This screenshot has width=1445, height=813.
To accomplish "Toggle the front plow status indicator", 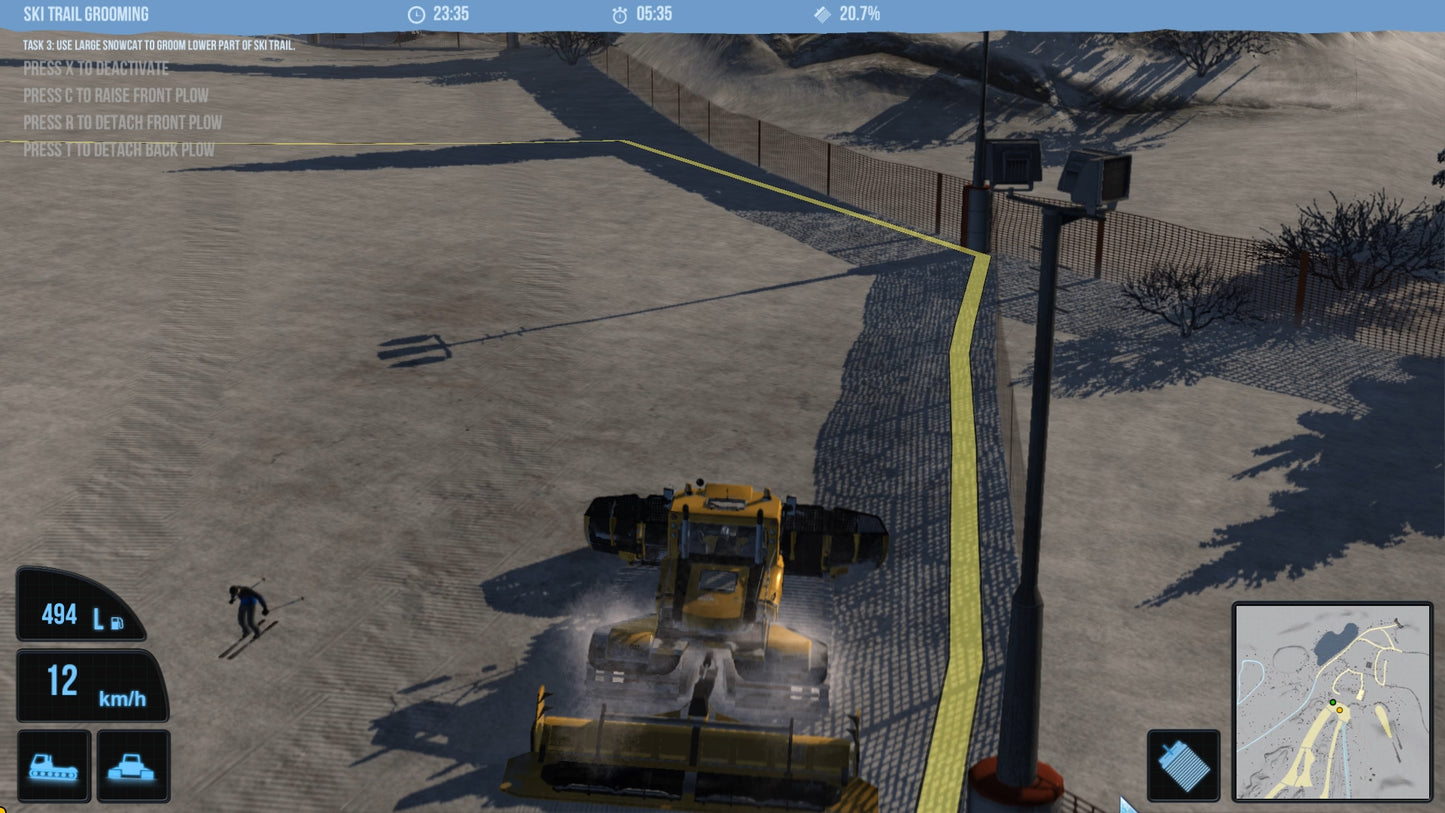I will click(x=133, y=765).
